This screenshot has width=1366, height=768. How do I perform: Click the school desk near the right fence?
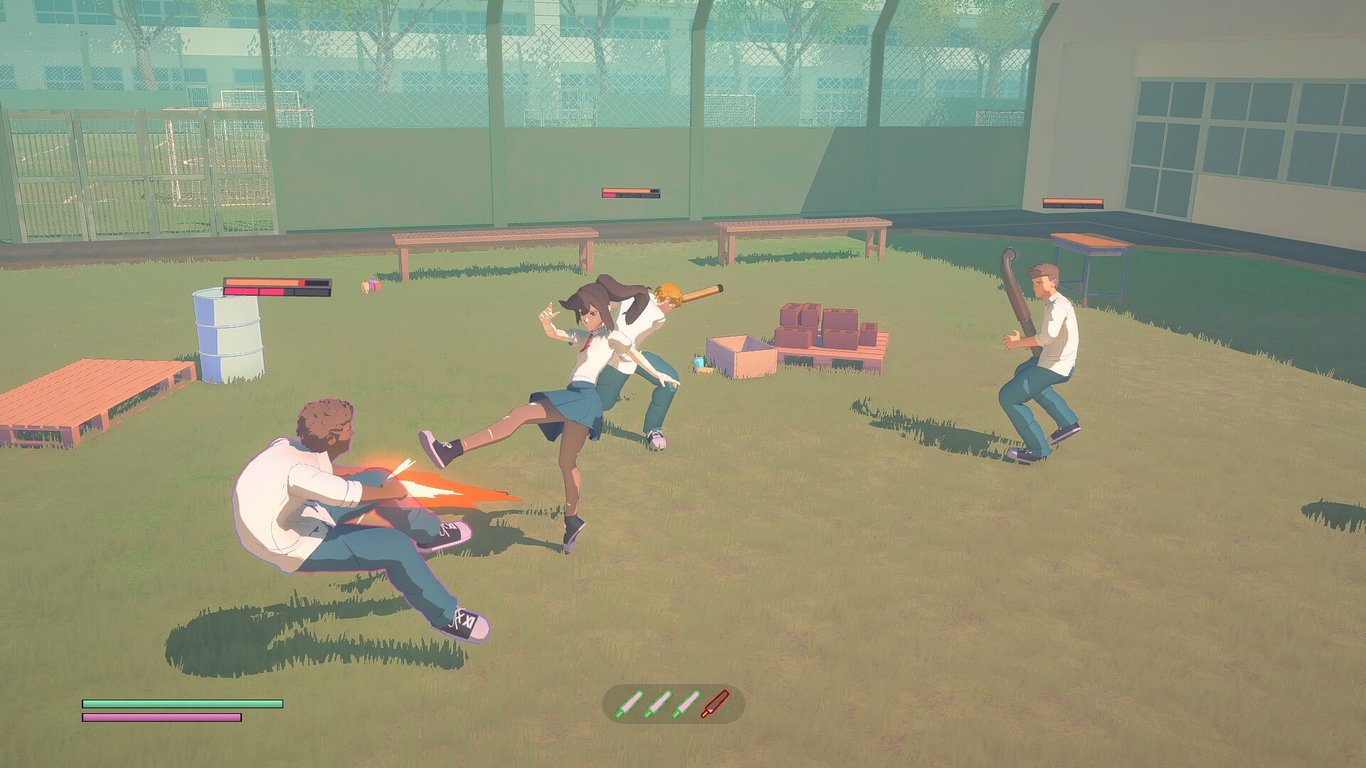pos(1090,255)
